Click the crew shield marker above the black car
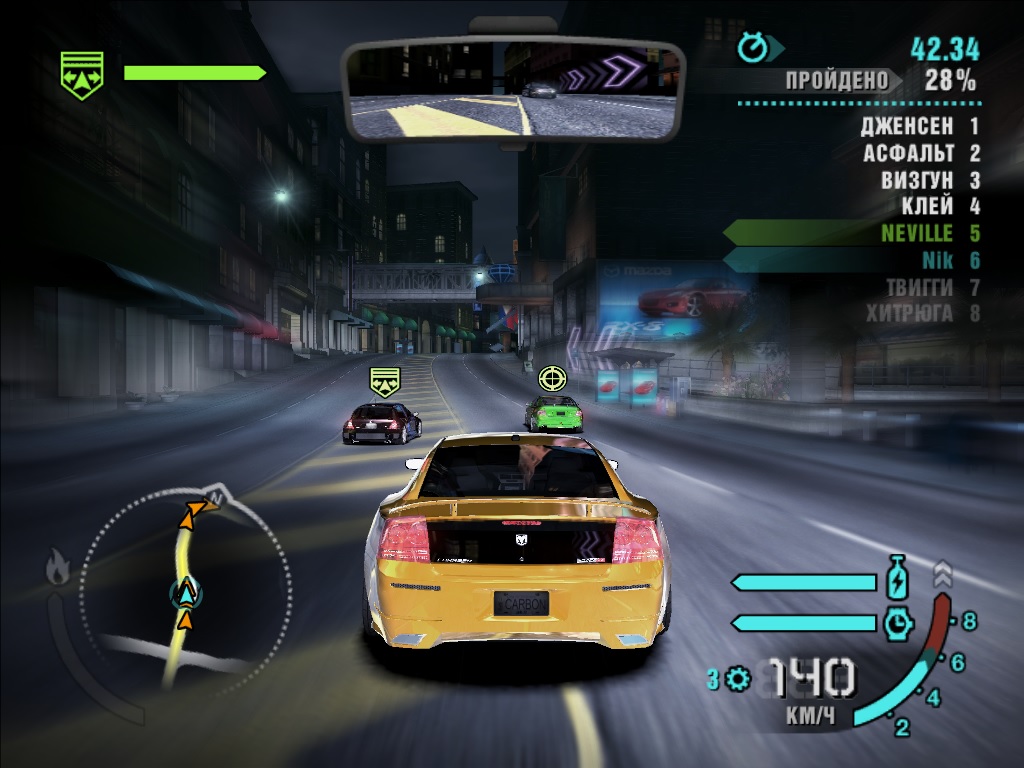This screenshot has width=1024, height=768. pyautogui.click(x=385, y=381)
